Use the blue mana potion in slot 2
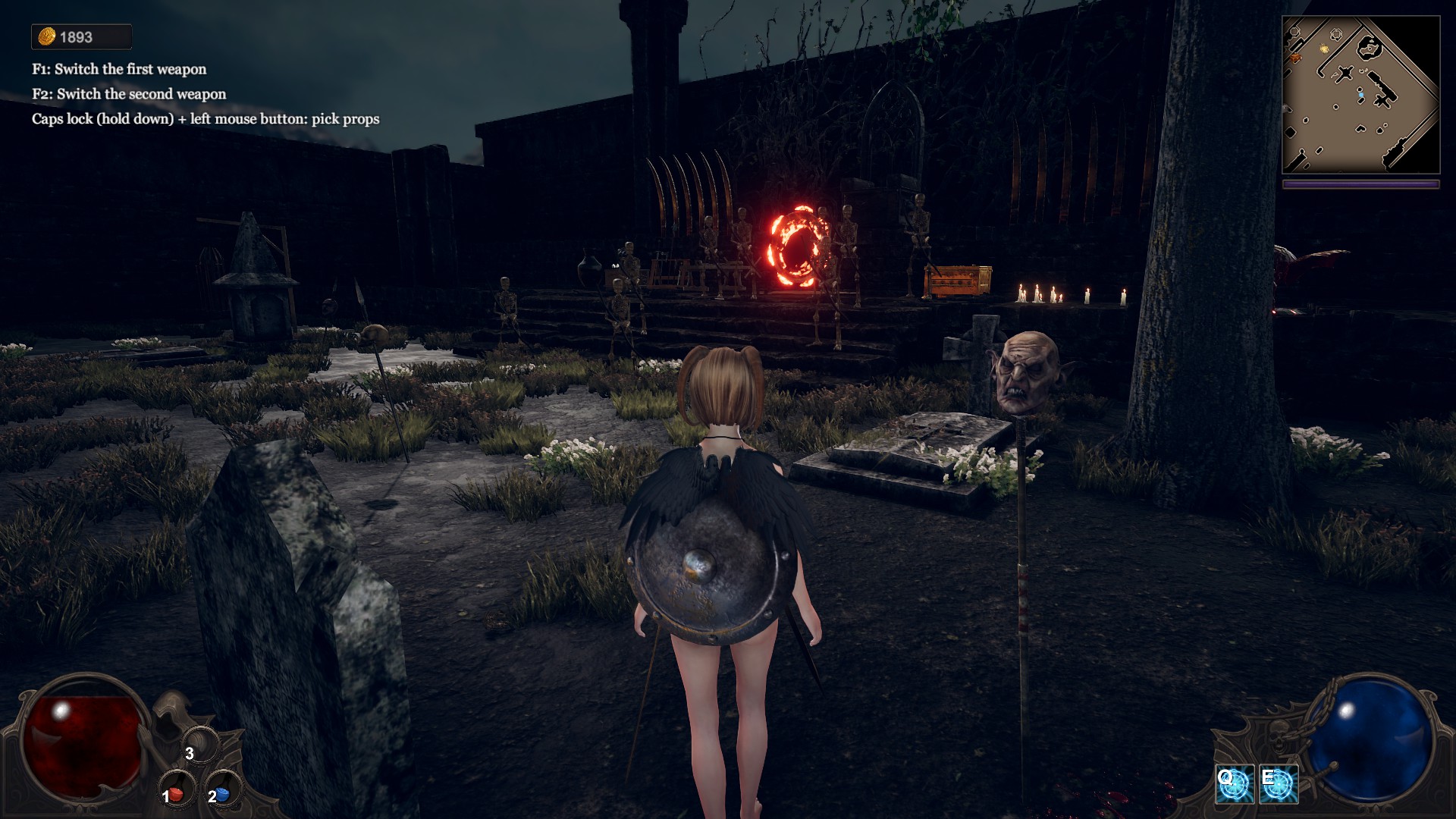 pos(221,793)
